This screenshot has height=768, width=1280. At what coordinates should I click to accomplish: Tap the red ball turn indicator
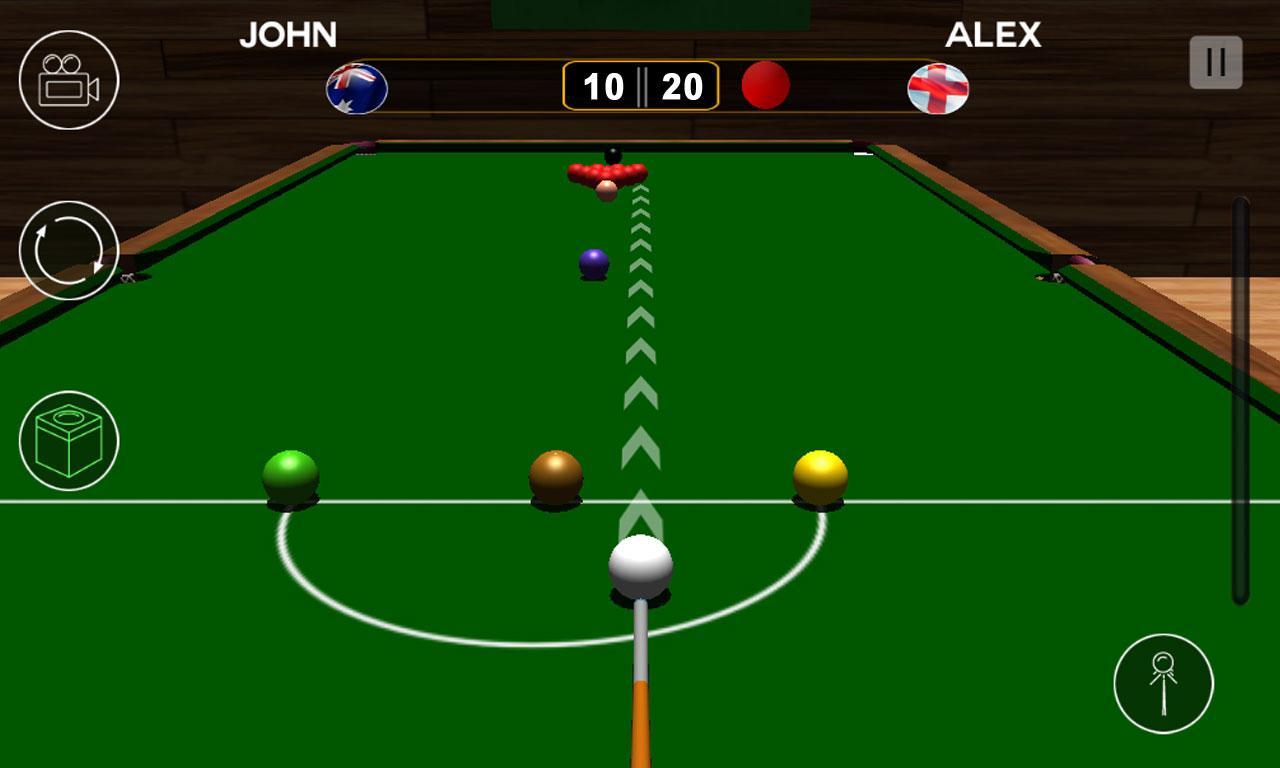tap(763, 87)
